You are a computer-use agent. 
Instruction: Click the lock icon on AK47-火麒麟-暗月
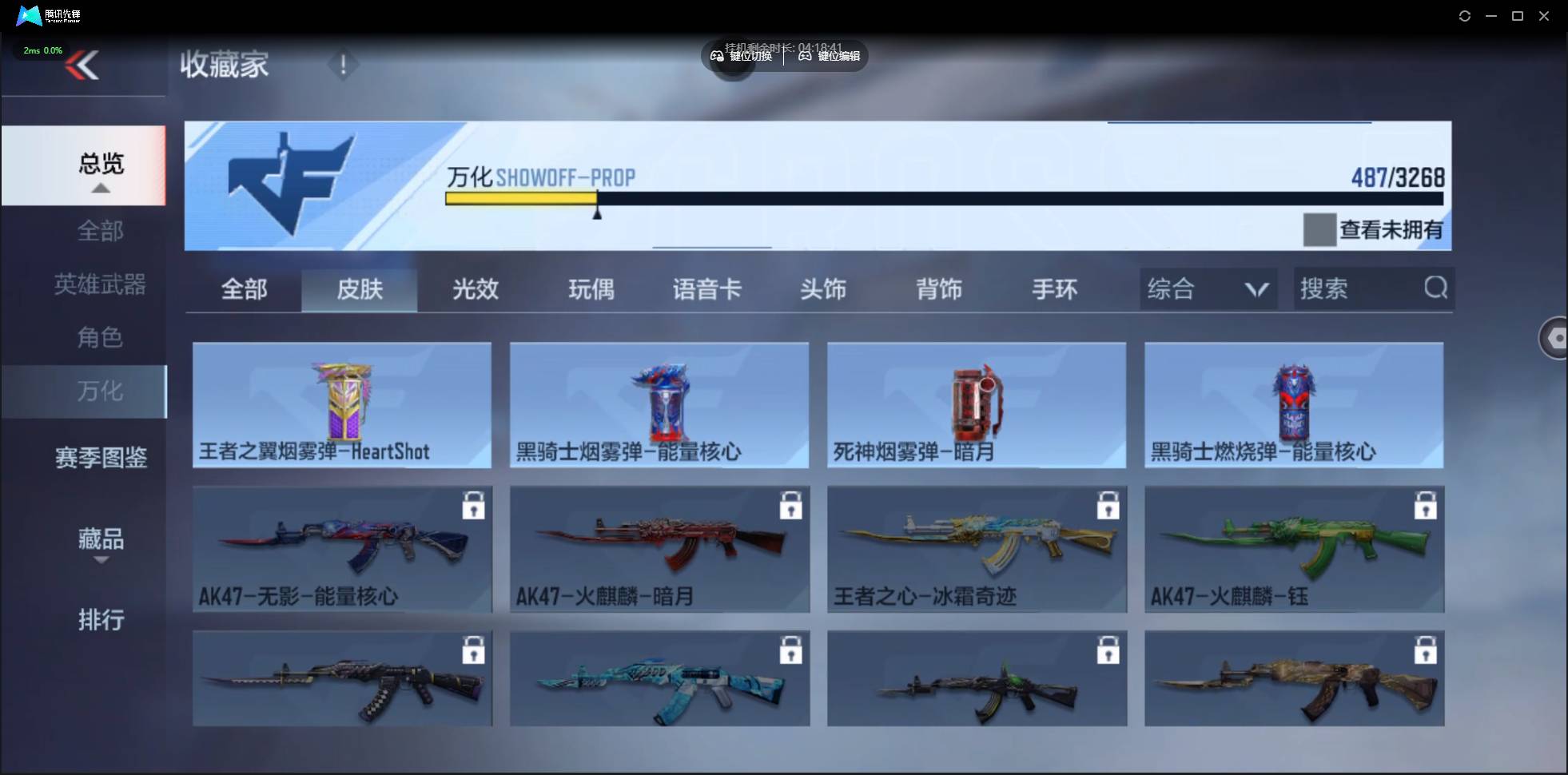pyautogui.click(x=790, y=504)
